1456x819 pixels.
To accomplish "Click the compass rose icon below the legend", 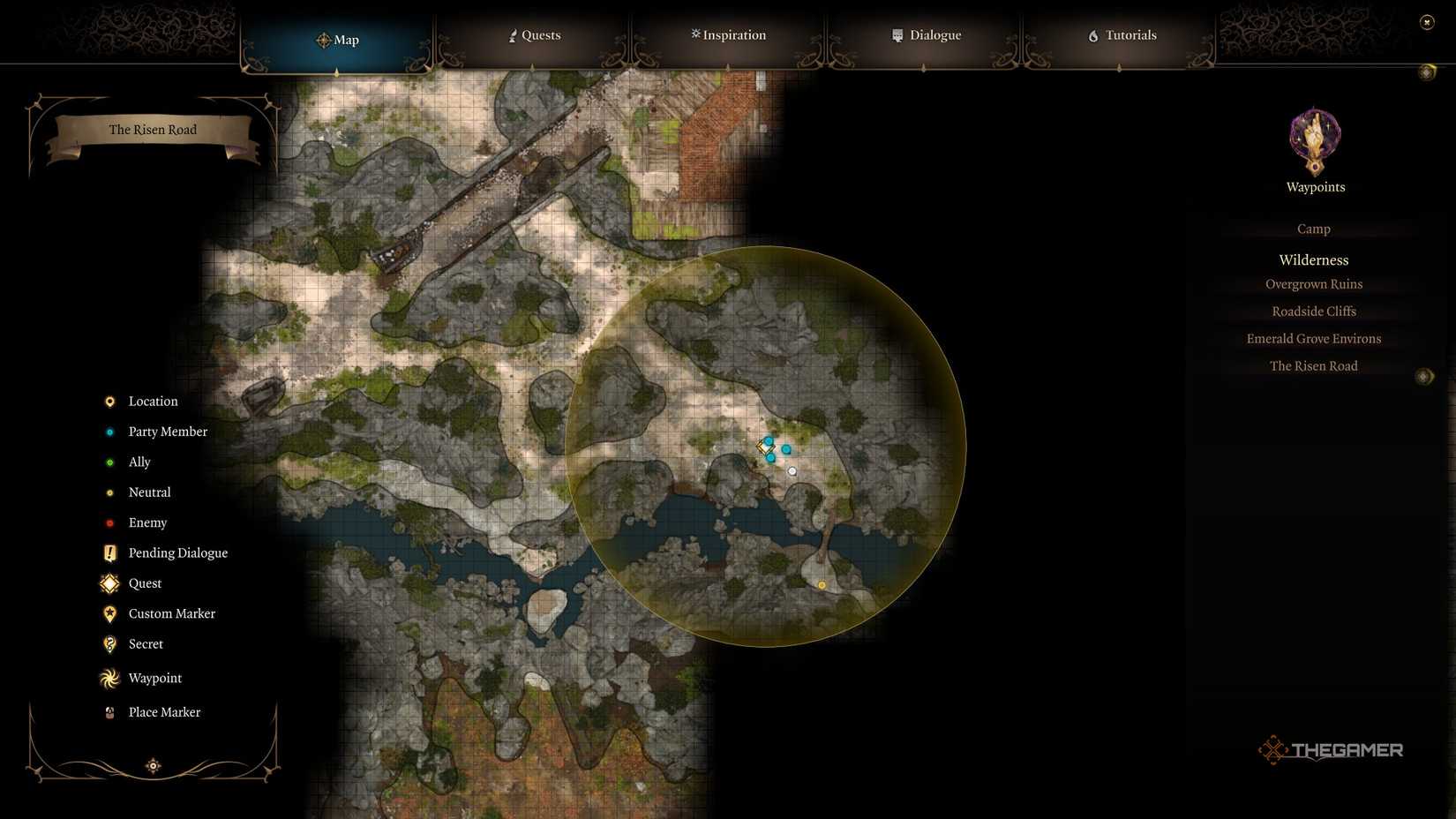I will click(154, 765).
